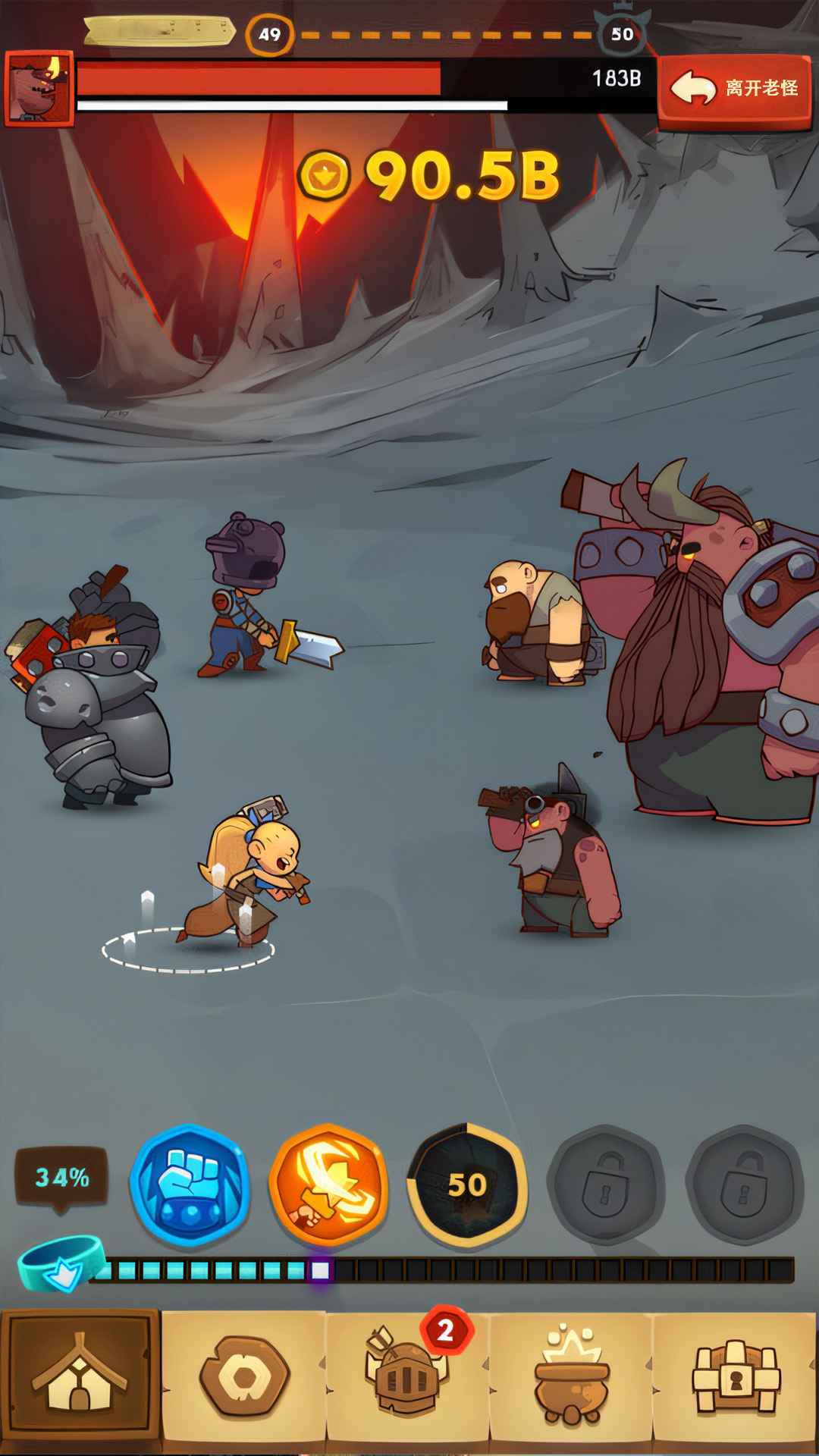The height and width of the screenshot is (1456, 819).
Task: Select the dark skill showing 50
Action: pyautogui.click(x=467, y=1185)
